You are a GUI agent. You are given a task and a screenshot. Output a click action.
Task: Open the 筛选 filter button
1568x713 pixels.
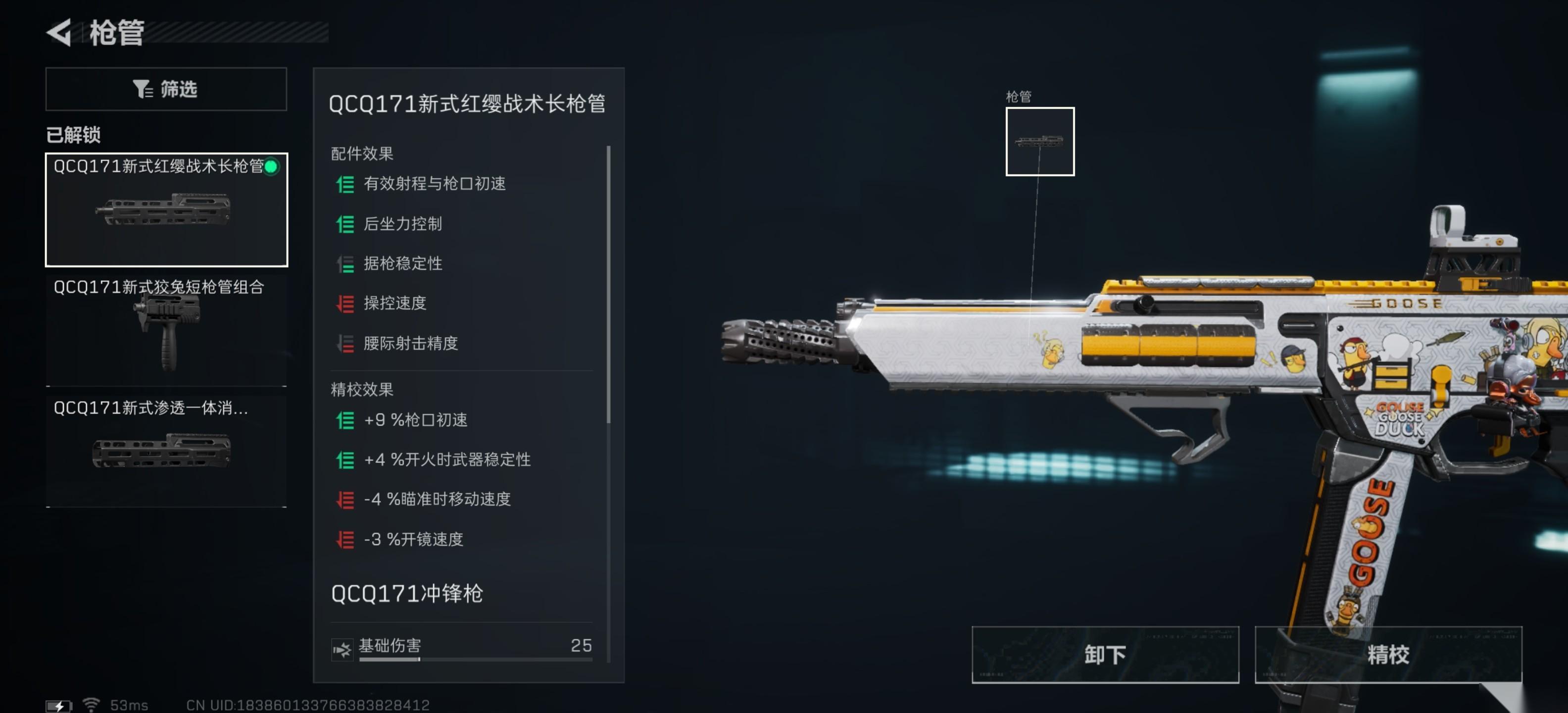tap(166, 89)
